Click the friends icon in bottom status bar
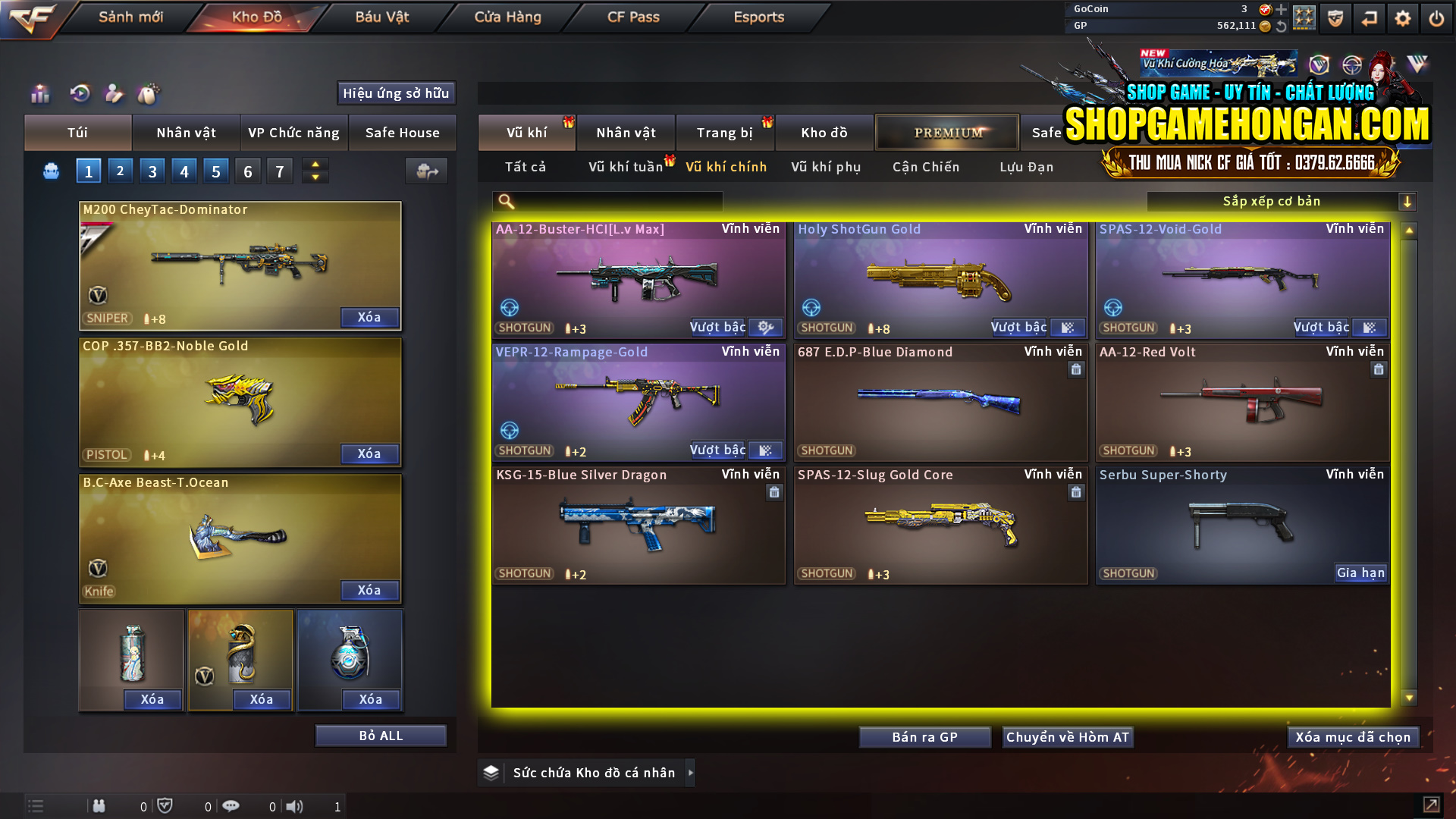The height and width of the screenshot is (819, 1456). coord(99,806)
